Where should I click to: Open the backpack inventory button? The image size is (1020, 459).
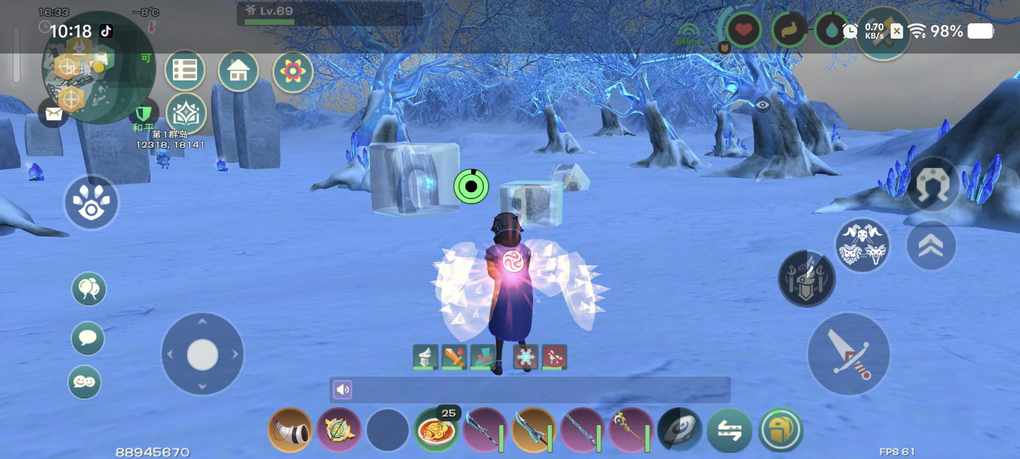coord(780,431)
